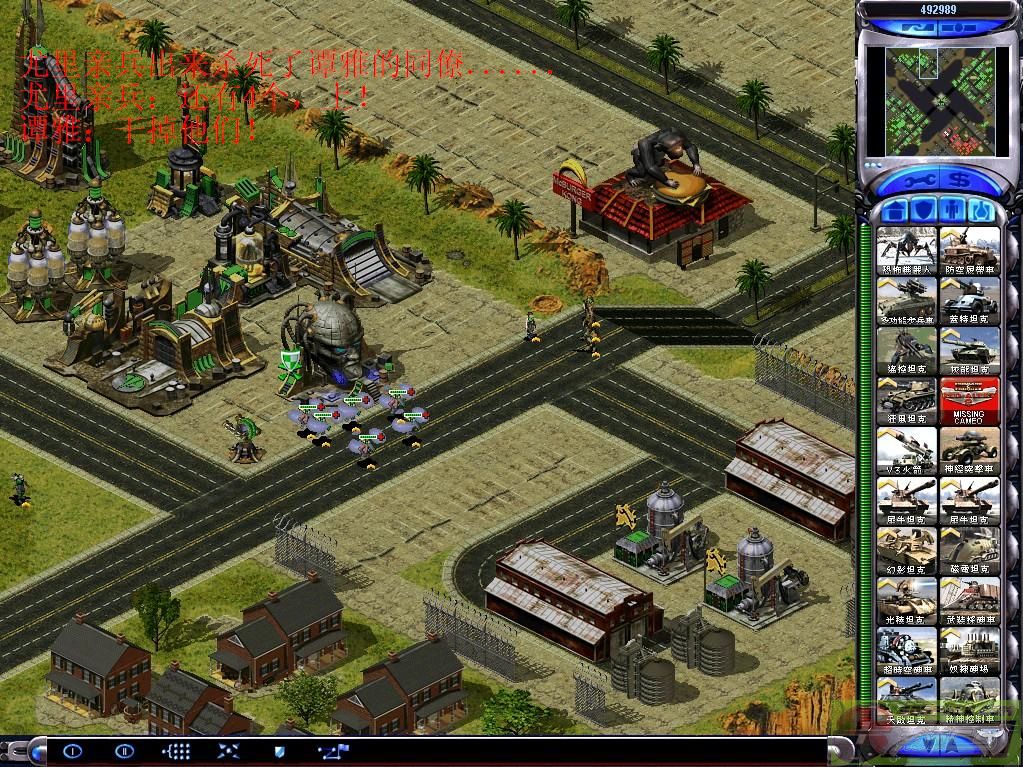Build the 恐怖机器人 terror drone
Screen dimensions: 1023x767
(x=908, y=250)
